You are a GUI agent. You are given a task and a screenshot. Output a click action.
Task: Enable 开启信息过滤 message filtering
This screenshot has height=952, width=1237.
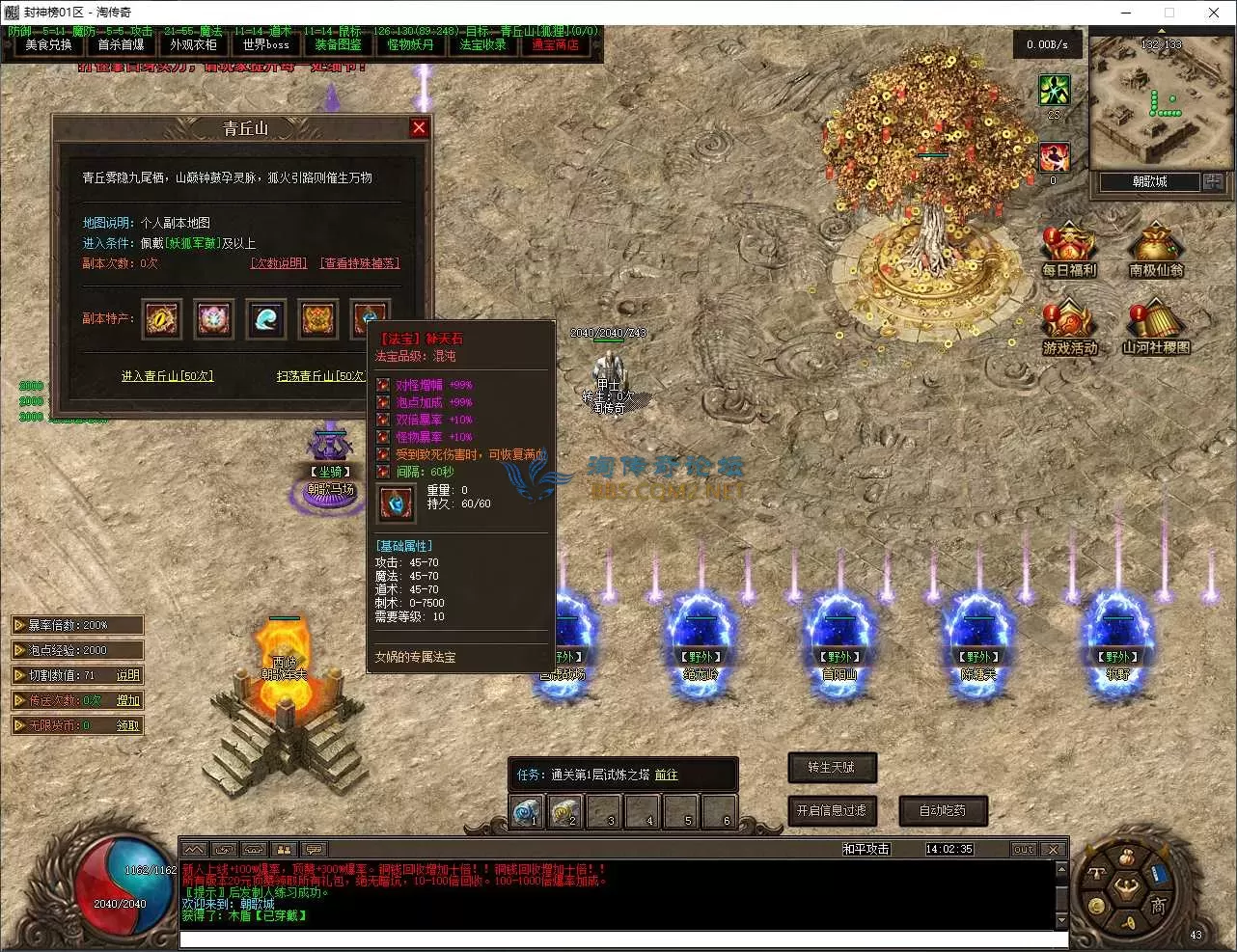click(832, 811)
